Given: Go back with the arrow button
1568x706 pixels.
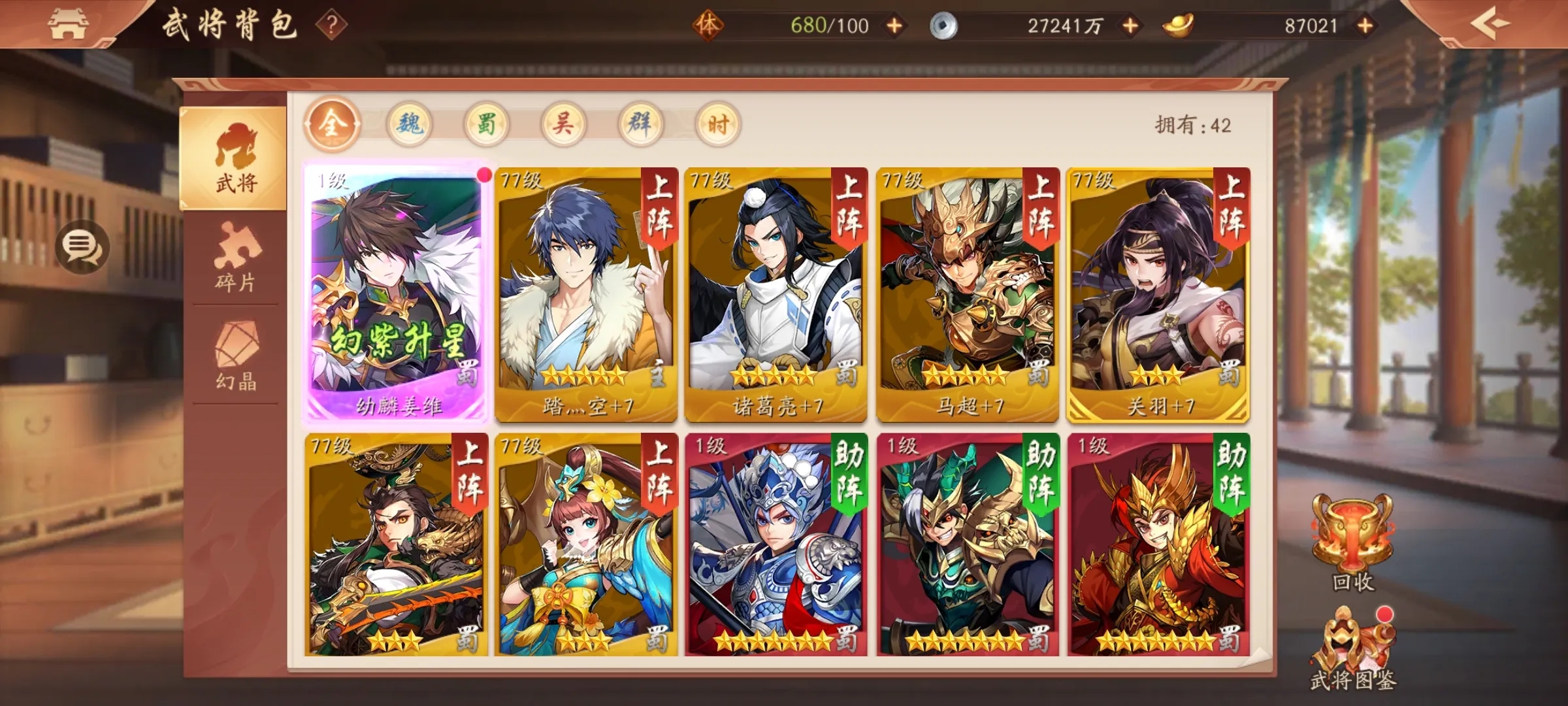Looking at the screenshot, I should click(x=1490, y=24).
